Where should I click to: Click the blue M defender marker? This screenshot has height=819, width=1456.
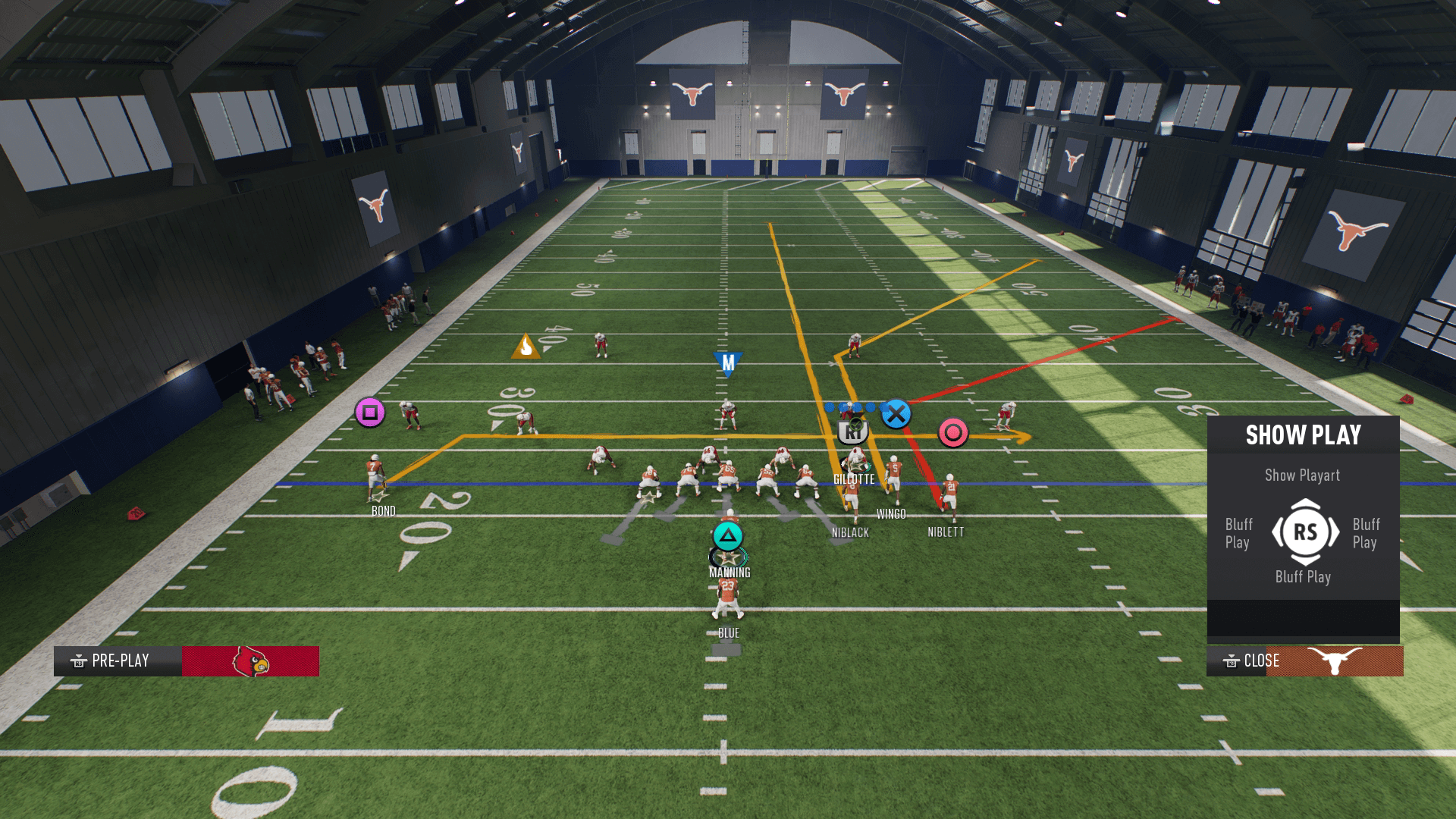[727, 364]
